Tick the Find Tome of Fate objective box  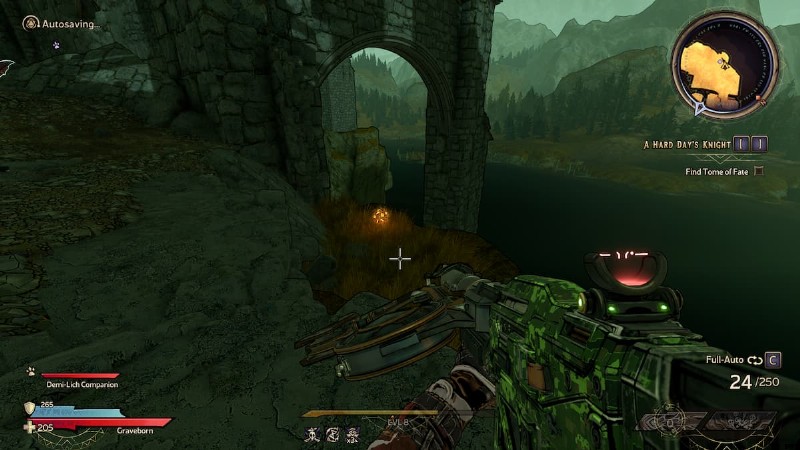point(758,171)
